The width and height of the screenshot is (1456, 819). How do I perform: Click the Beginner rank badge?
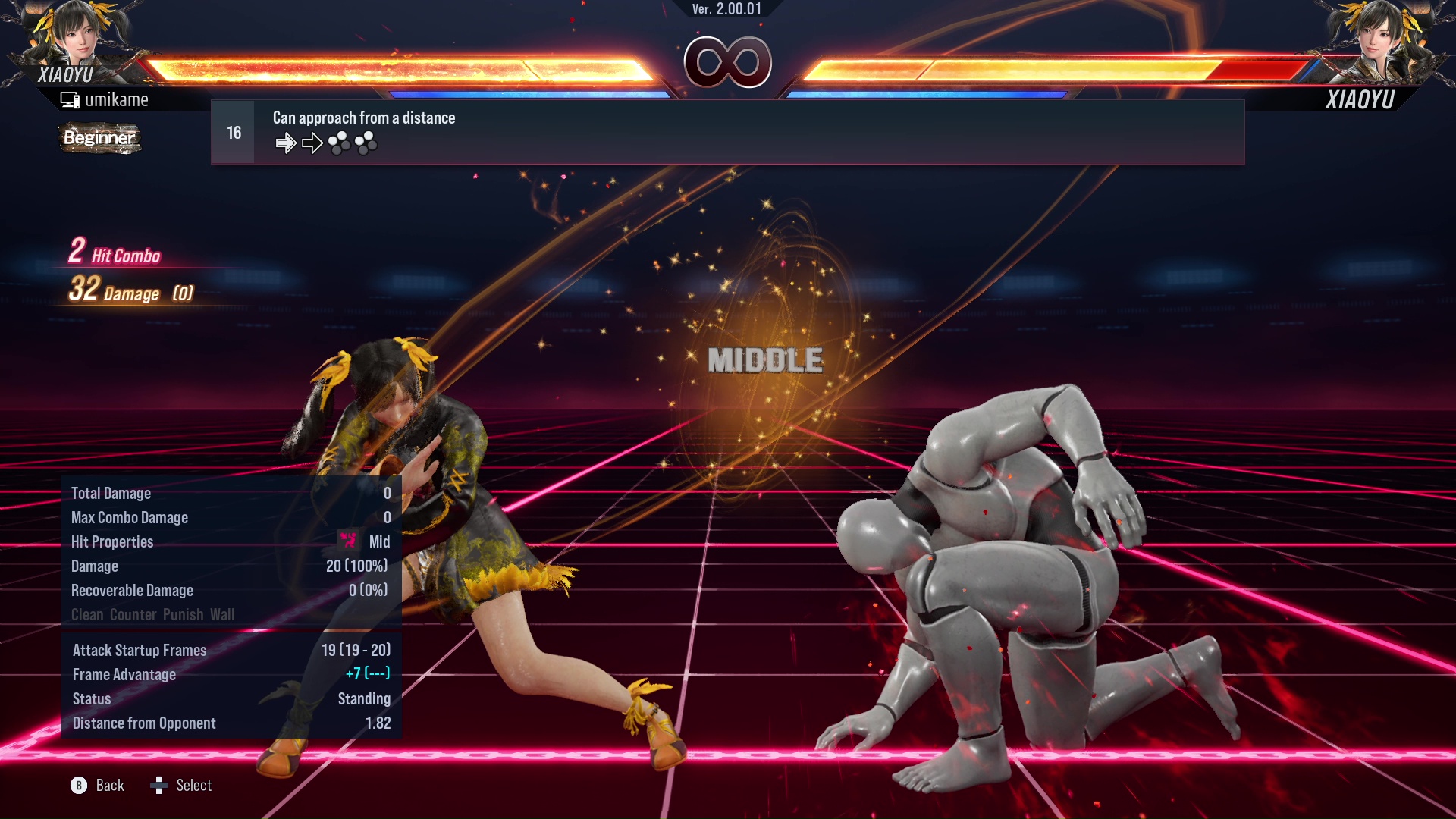click(99, 138)
